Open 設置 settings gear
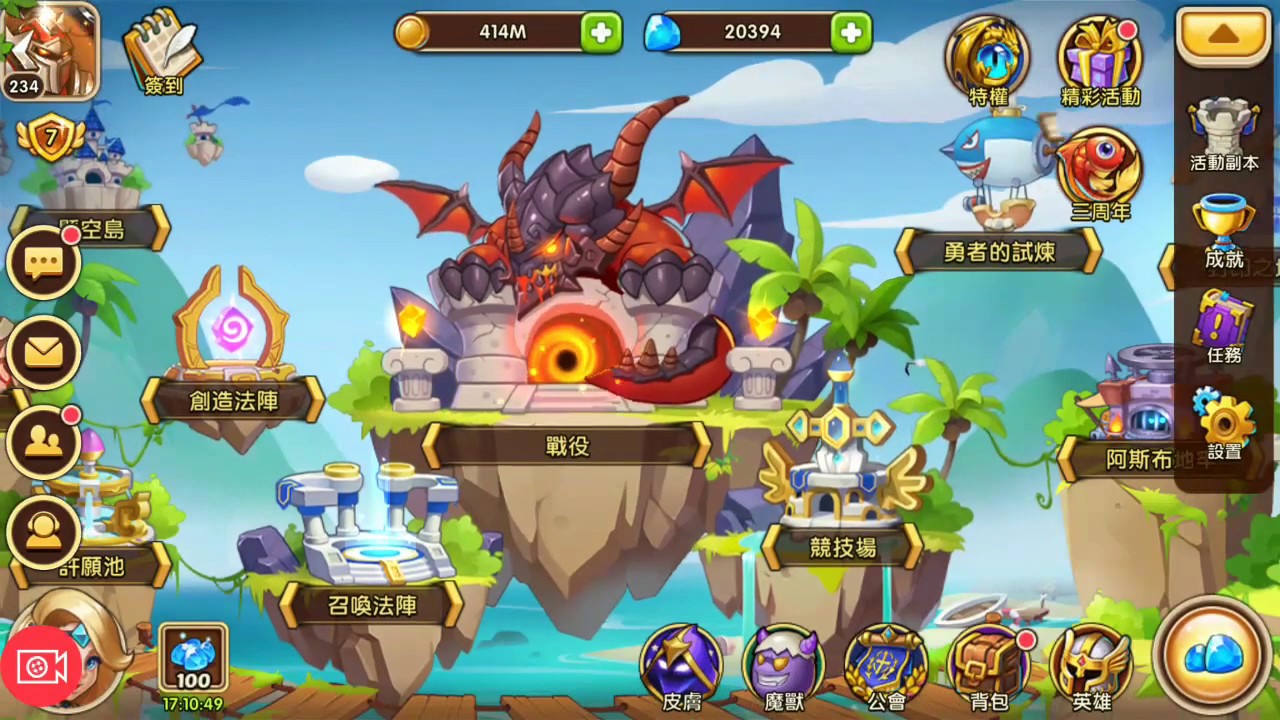The image size is (1280, 720). coord(1224,422)
